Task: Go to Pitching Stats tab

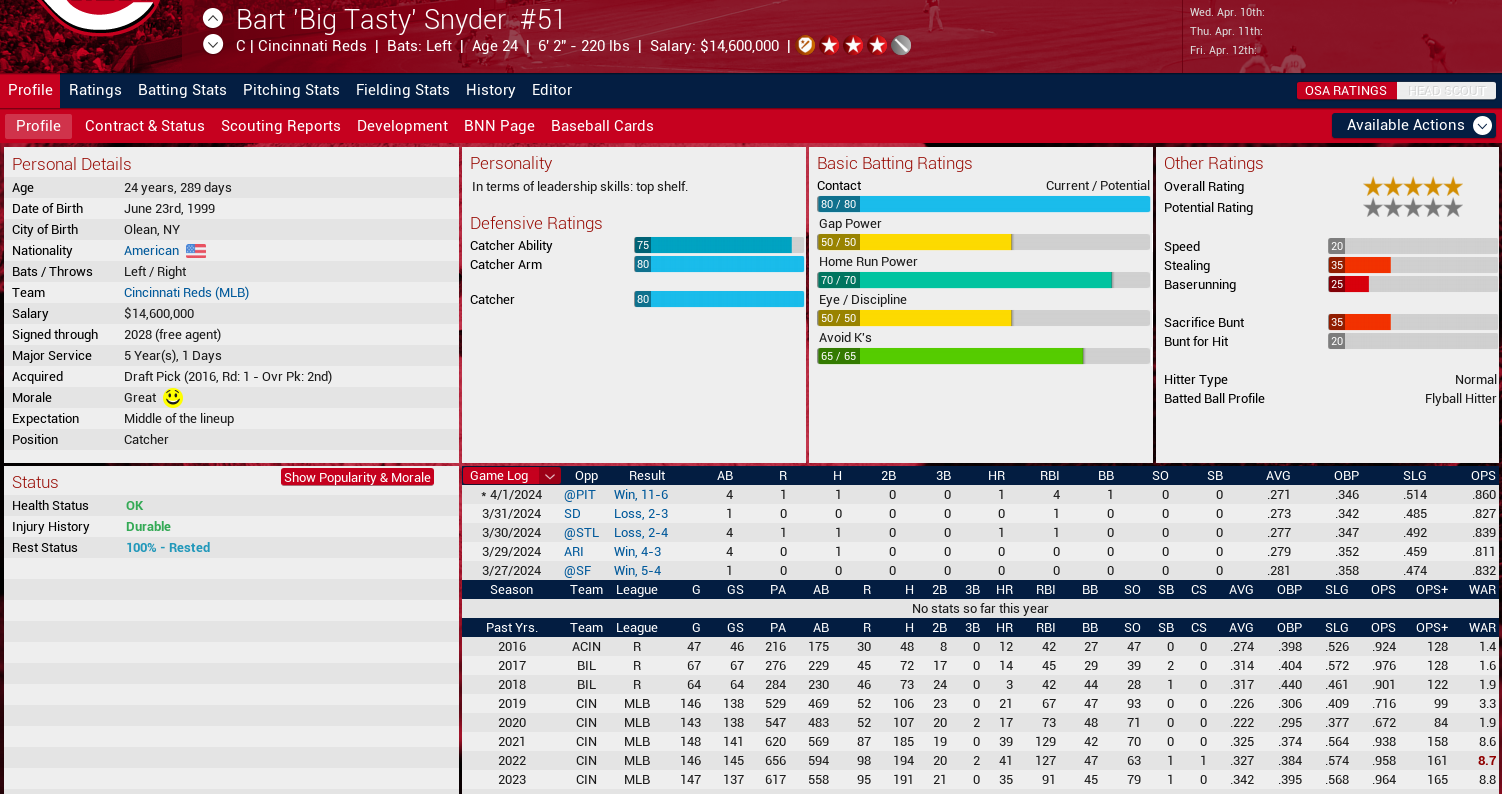Action: coord(291,90)
